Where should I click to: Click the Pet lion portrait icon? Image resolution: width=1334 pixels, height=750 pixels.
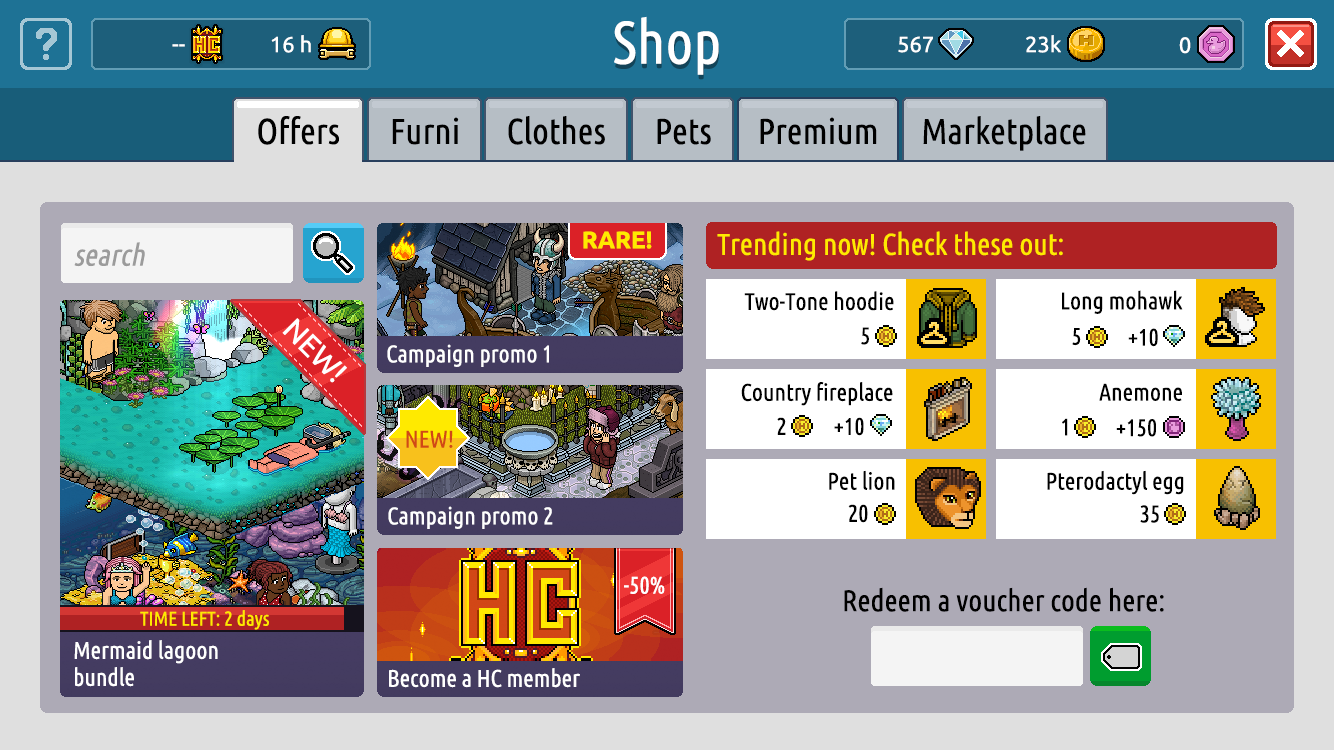[x=946, y=499]
